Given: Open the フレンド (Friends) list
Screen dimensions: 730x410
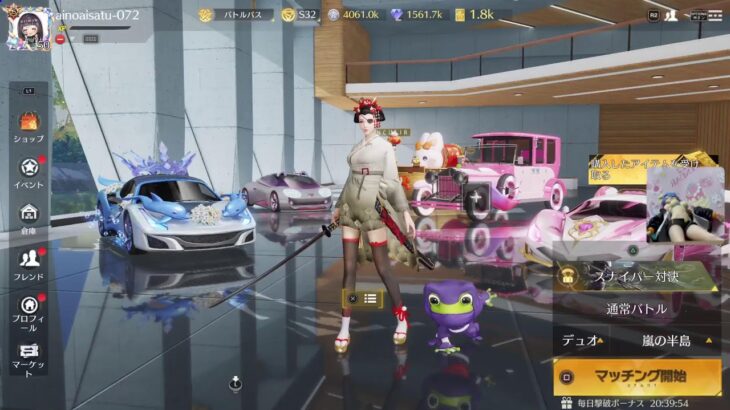Looking at the screenshot, I should pos(28,264).
